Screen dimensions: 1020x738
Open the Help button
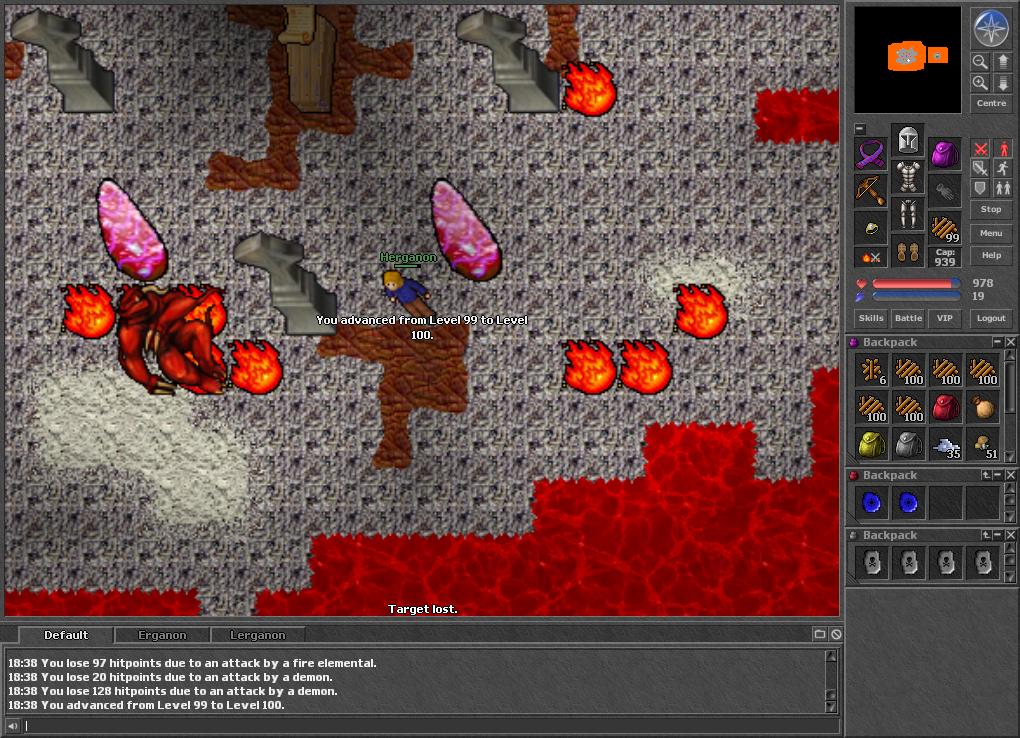pyautogui.click(x=991, y=256)
